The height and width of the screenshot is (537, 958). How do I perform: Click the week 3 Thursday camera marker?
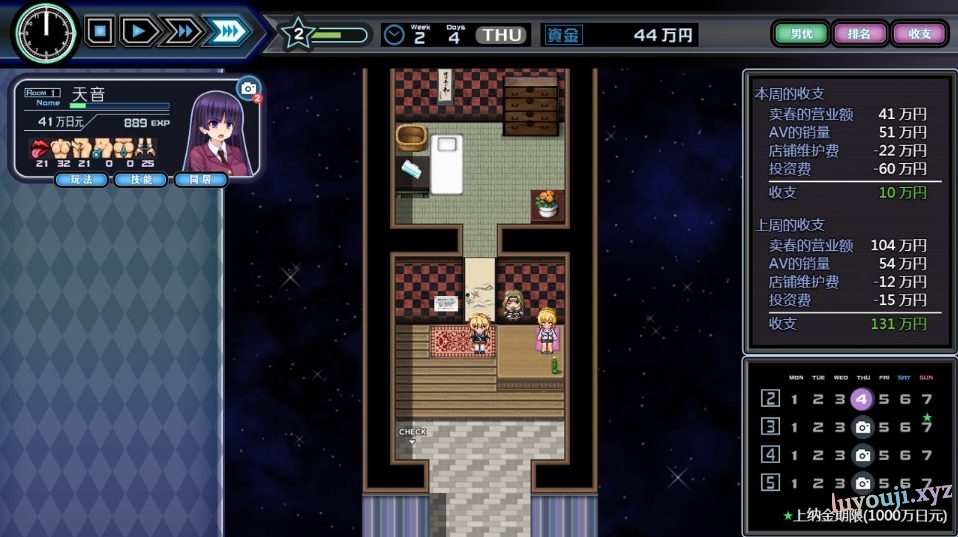coord(862,427)
